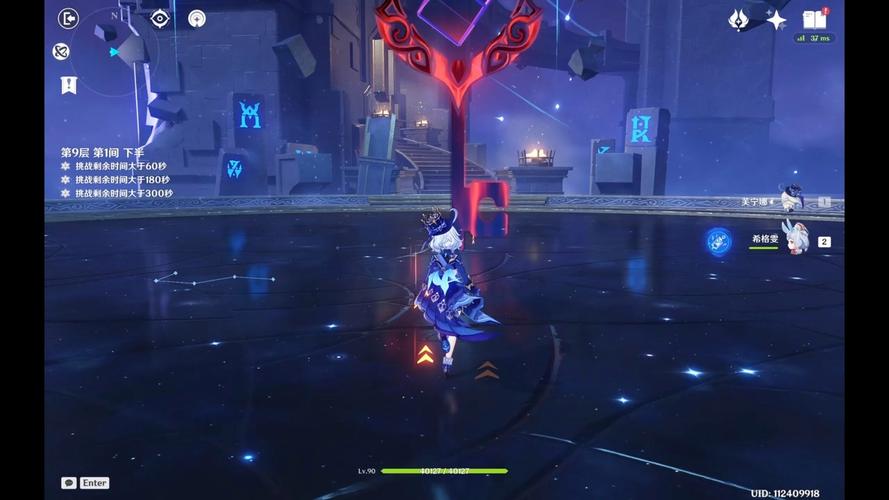Open the four-pointed star Wish icon
This screenshot has width=889, height=500.
(x=776, y=19)
